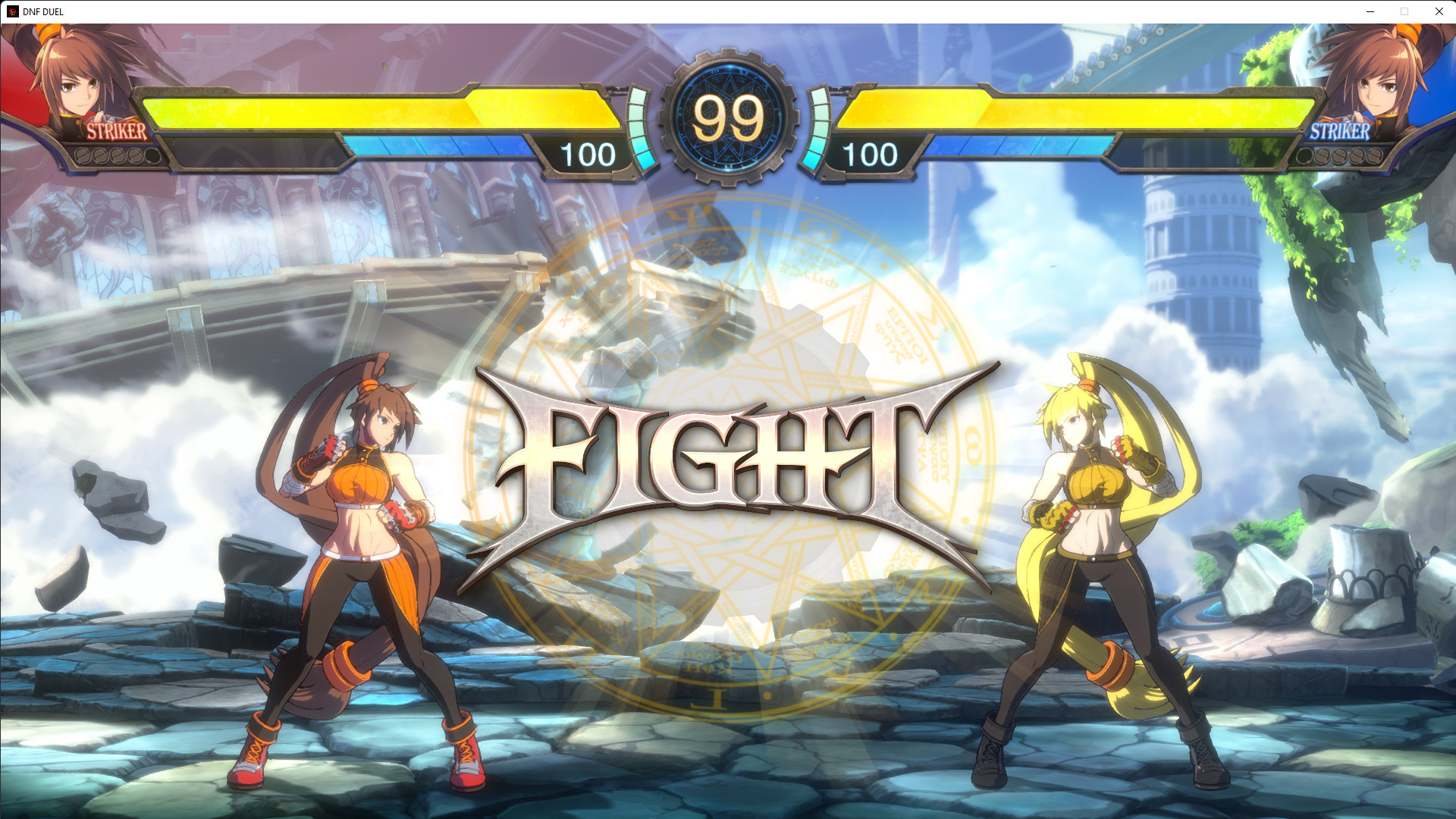The image size is (1456, 819).
Task: Click the DNF DUEL window title text
Action: 42,11
